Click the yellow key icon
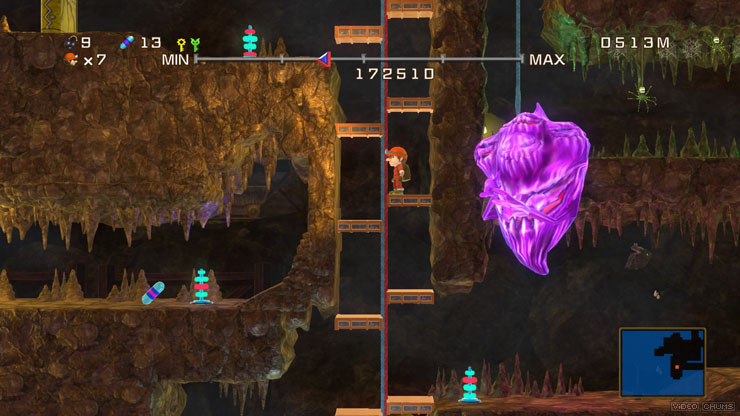 pyautogui.click(x=181, y=44)
